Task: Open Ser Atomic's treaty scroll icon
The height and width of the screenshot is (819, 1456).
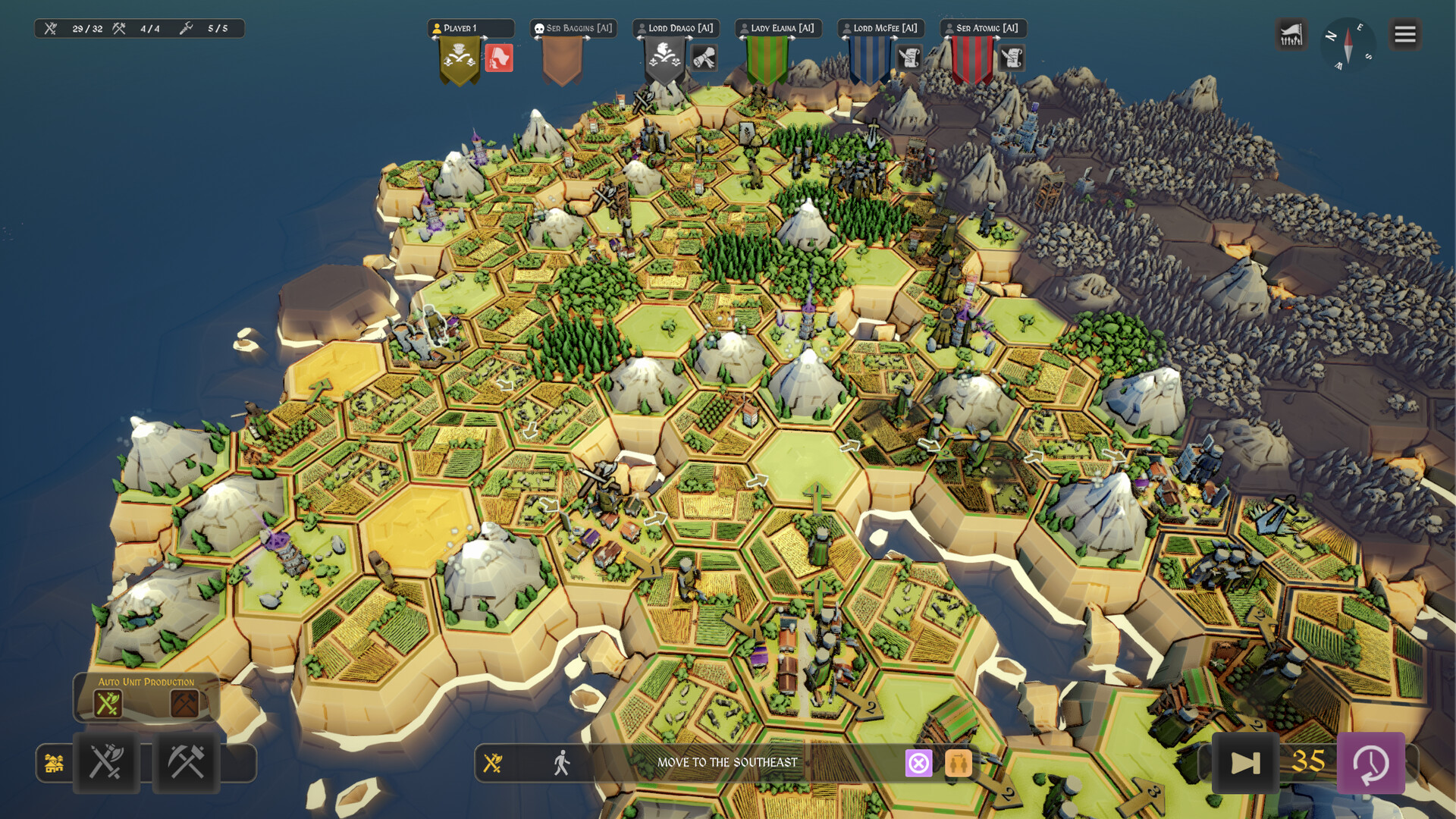Action: [1011, 58]
